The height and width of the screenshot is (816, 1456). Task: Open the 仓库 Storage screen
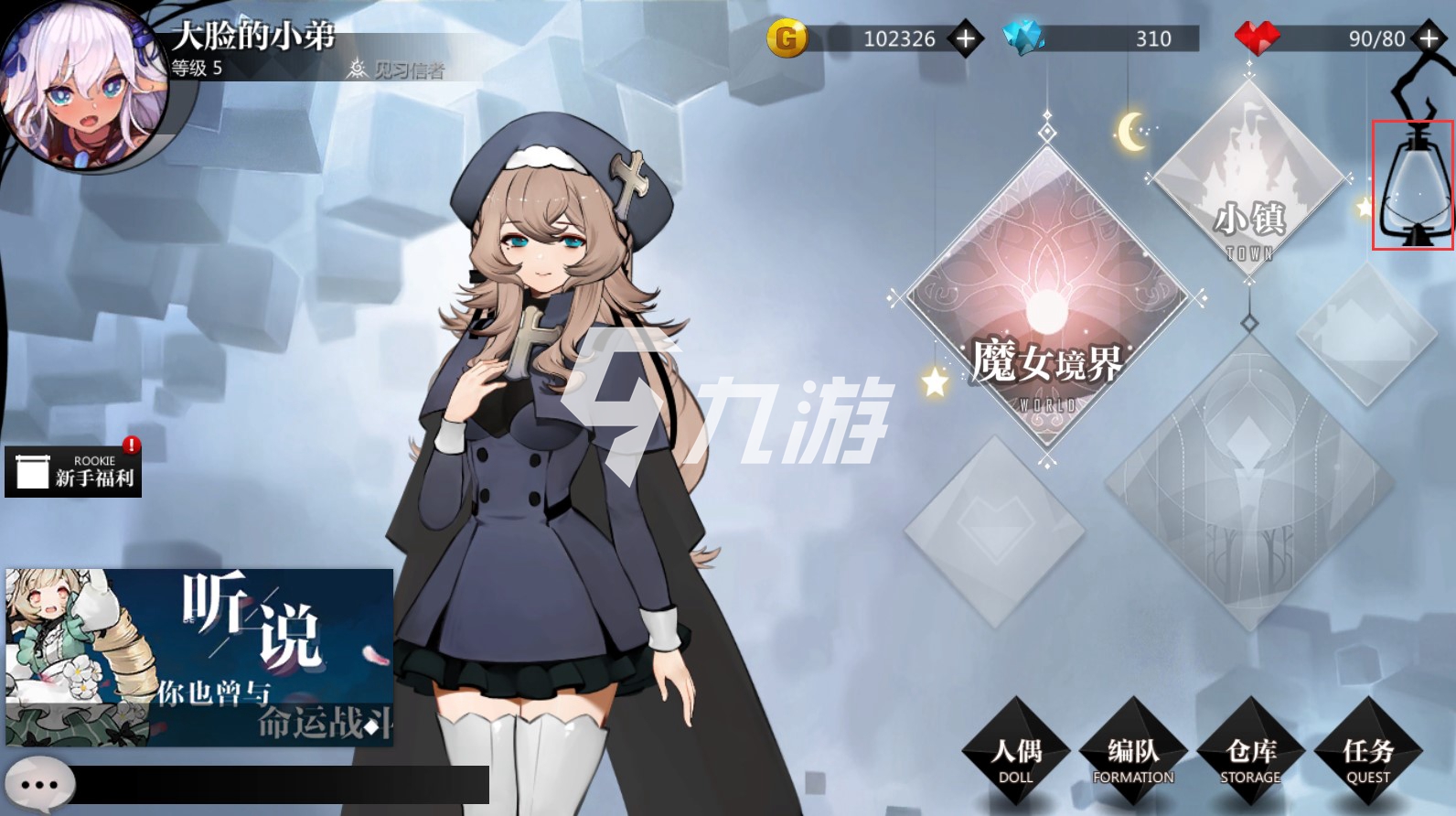click(x=1250, y=757)
